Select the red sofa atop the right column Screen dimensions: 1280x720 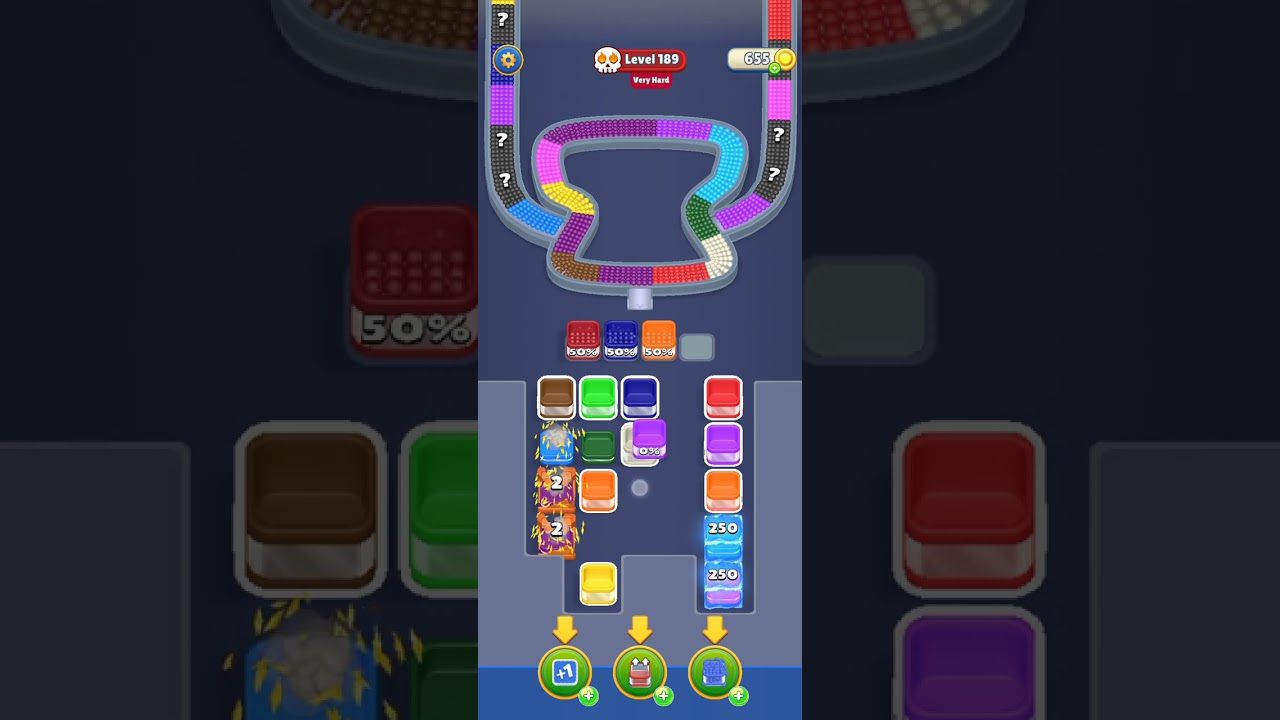722,397
